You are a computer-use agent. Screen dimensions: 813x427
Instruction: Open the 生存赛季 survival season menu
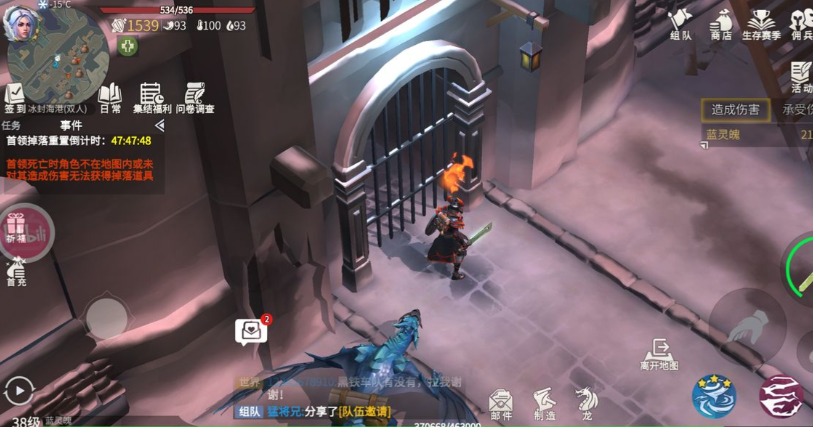coord(762,23)
